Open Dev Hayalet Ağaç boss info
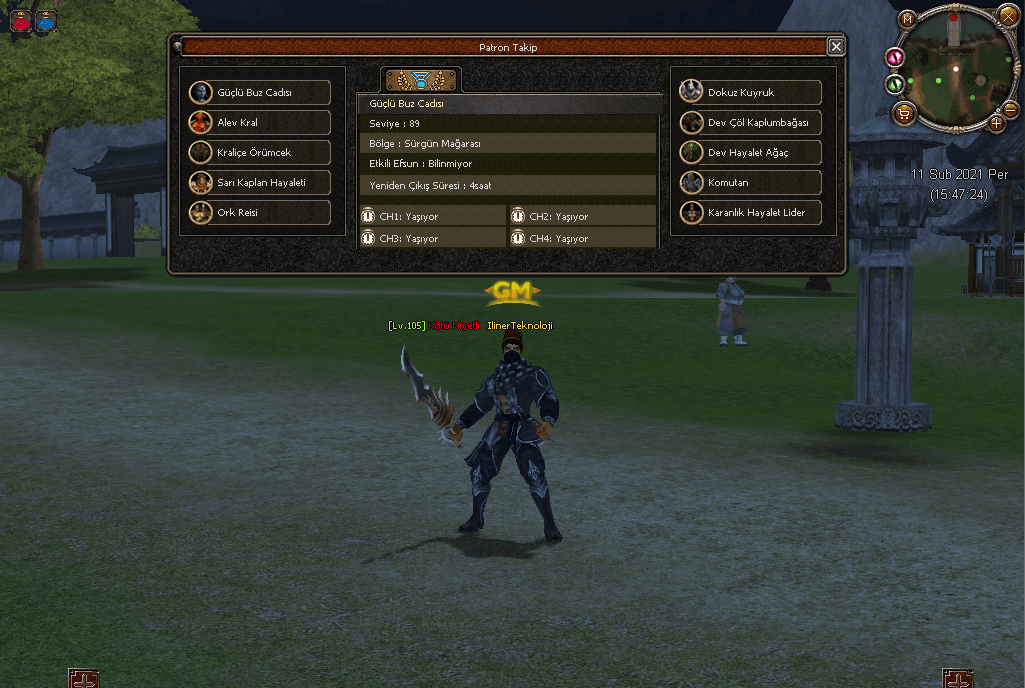The image size is (1025, 688). (x=751, y=153)
